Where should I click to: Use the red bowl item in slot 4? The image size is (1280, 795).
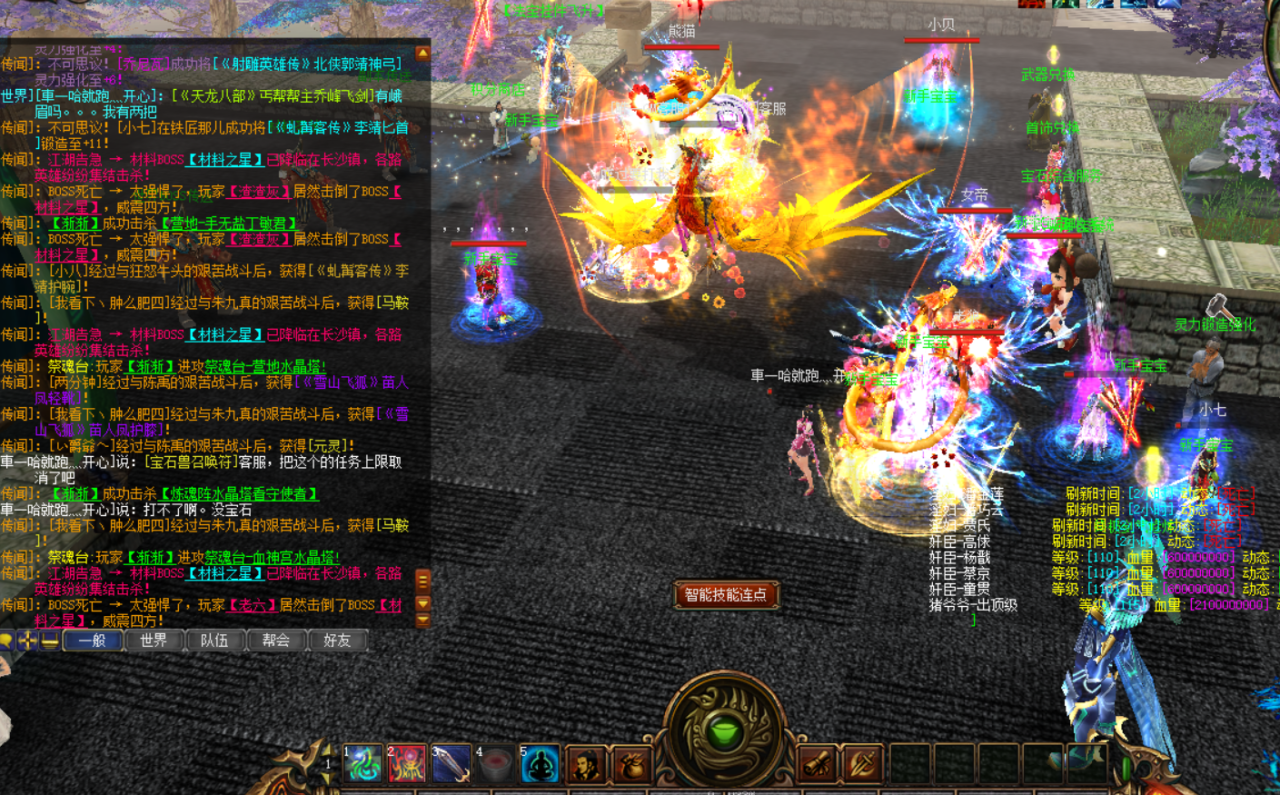coord(495,765)
